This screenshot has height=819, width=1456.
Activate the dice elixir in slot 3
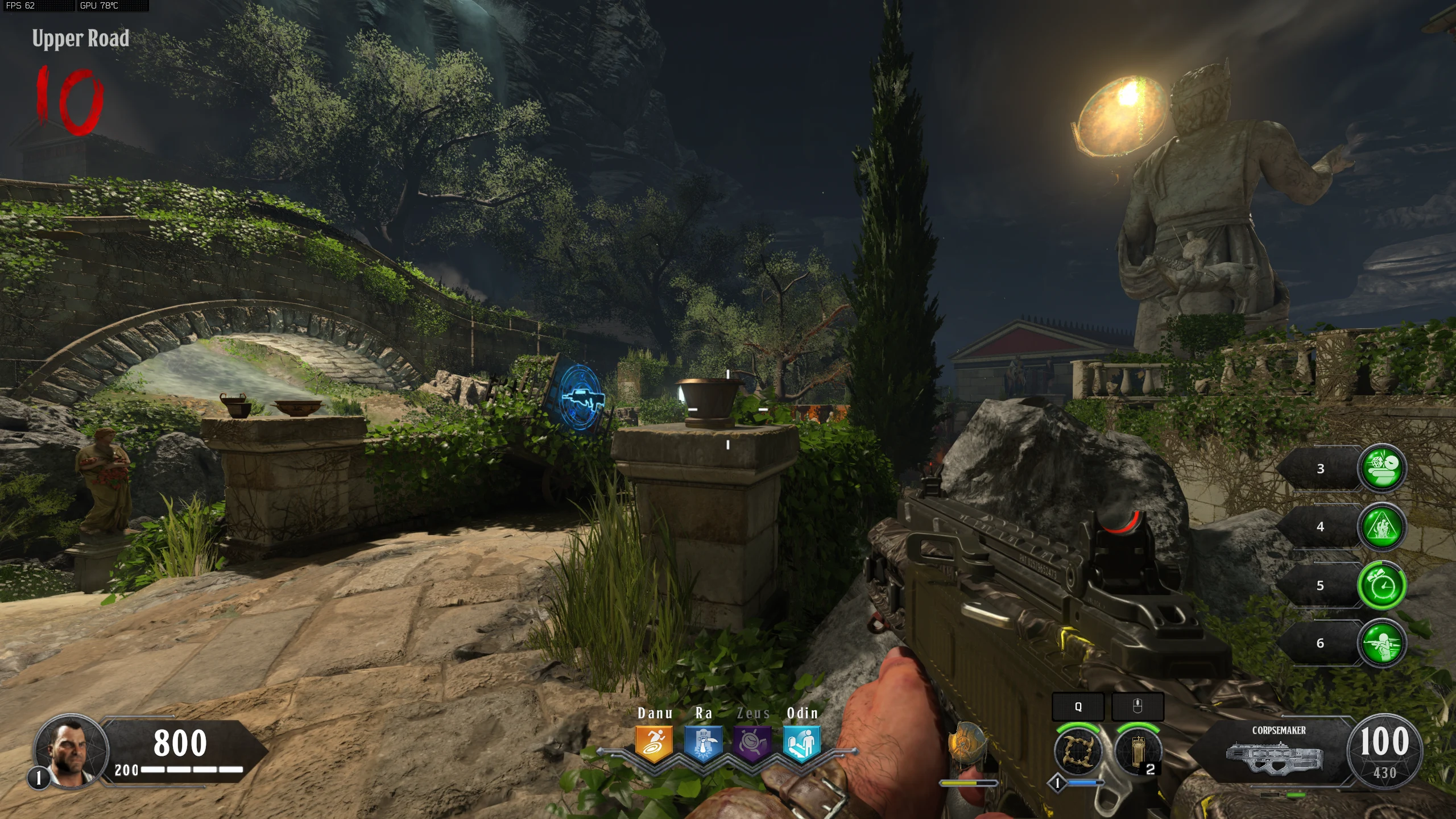[x=1382, y=468]
